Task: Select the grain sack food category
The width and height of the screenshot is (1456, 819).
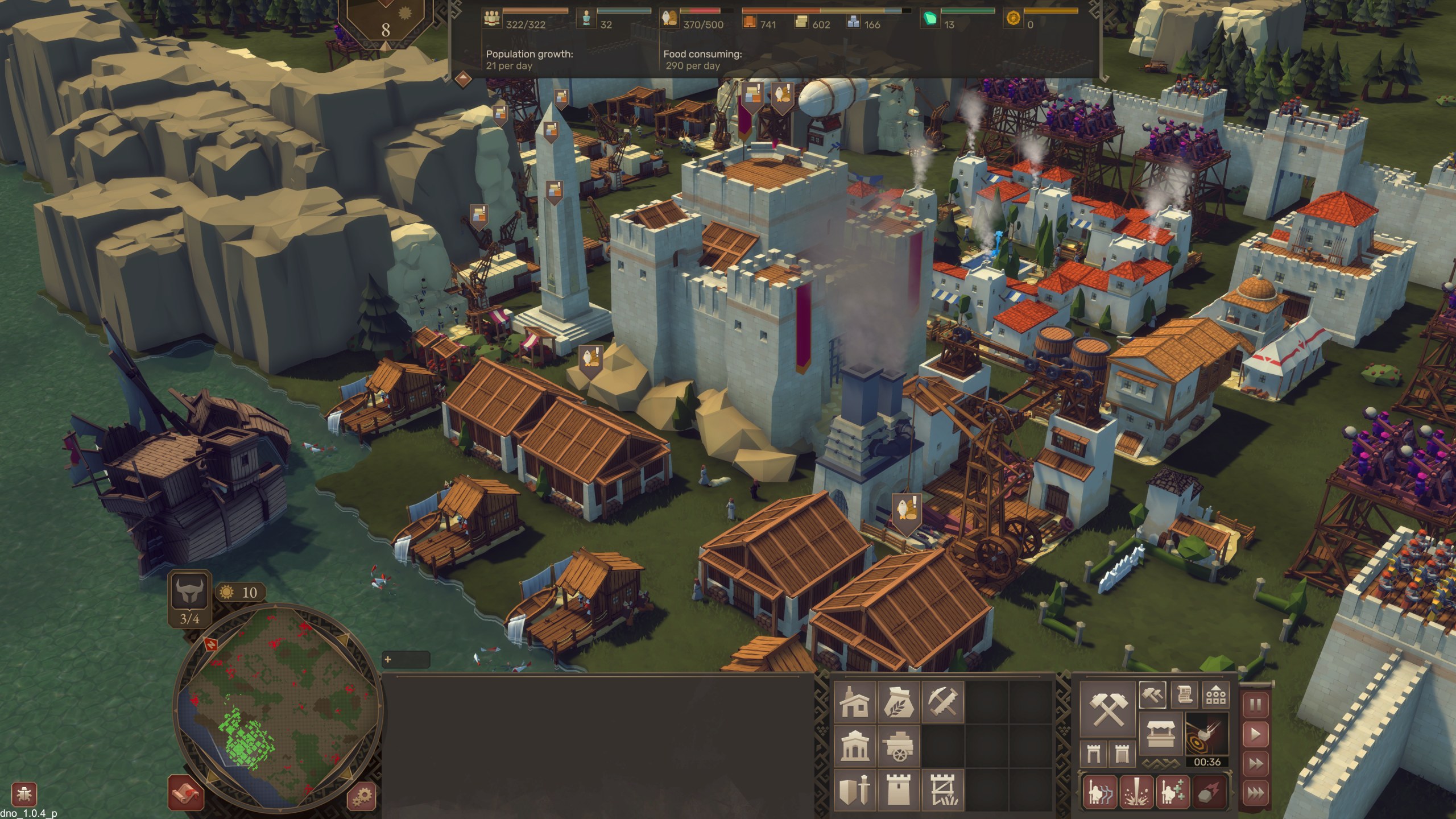Action: click(898, 702)
